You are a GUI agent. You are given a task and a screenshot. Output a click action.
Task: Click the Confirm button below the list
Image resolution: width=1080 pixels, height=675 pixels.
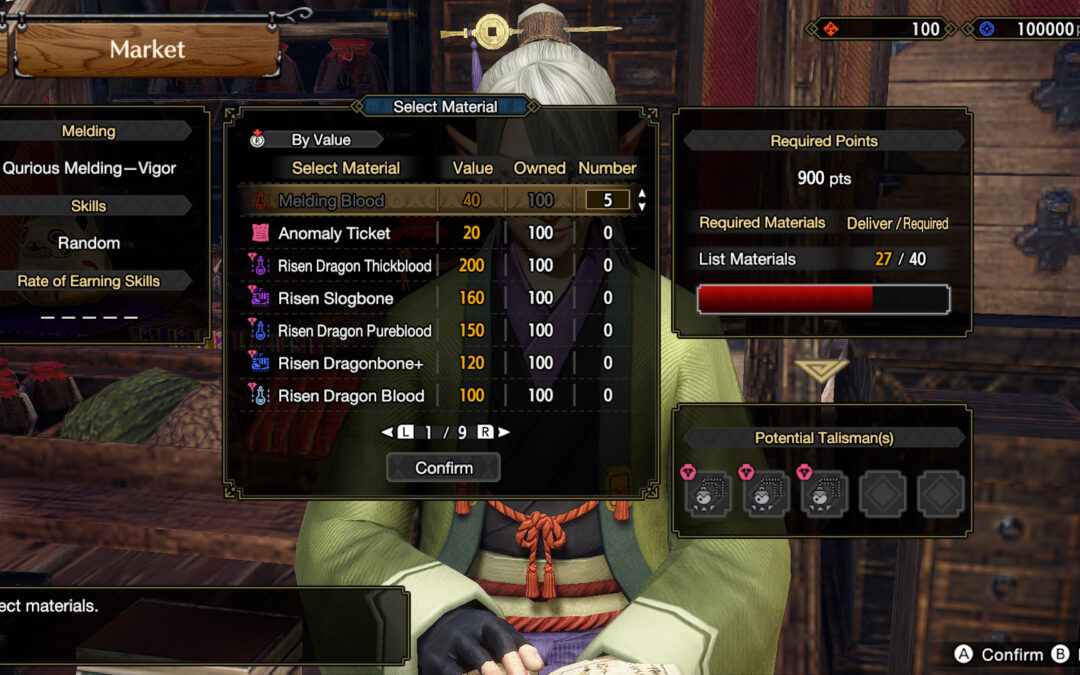pos(444,468)
